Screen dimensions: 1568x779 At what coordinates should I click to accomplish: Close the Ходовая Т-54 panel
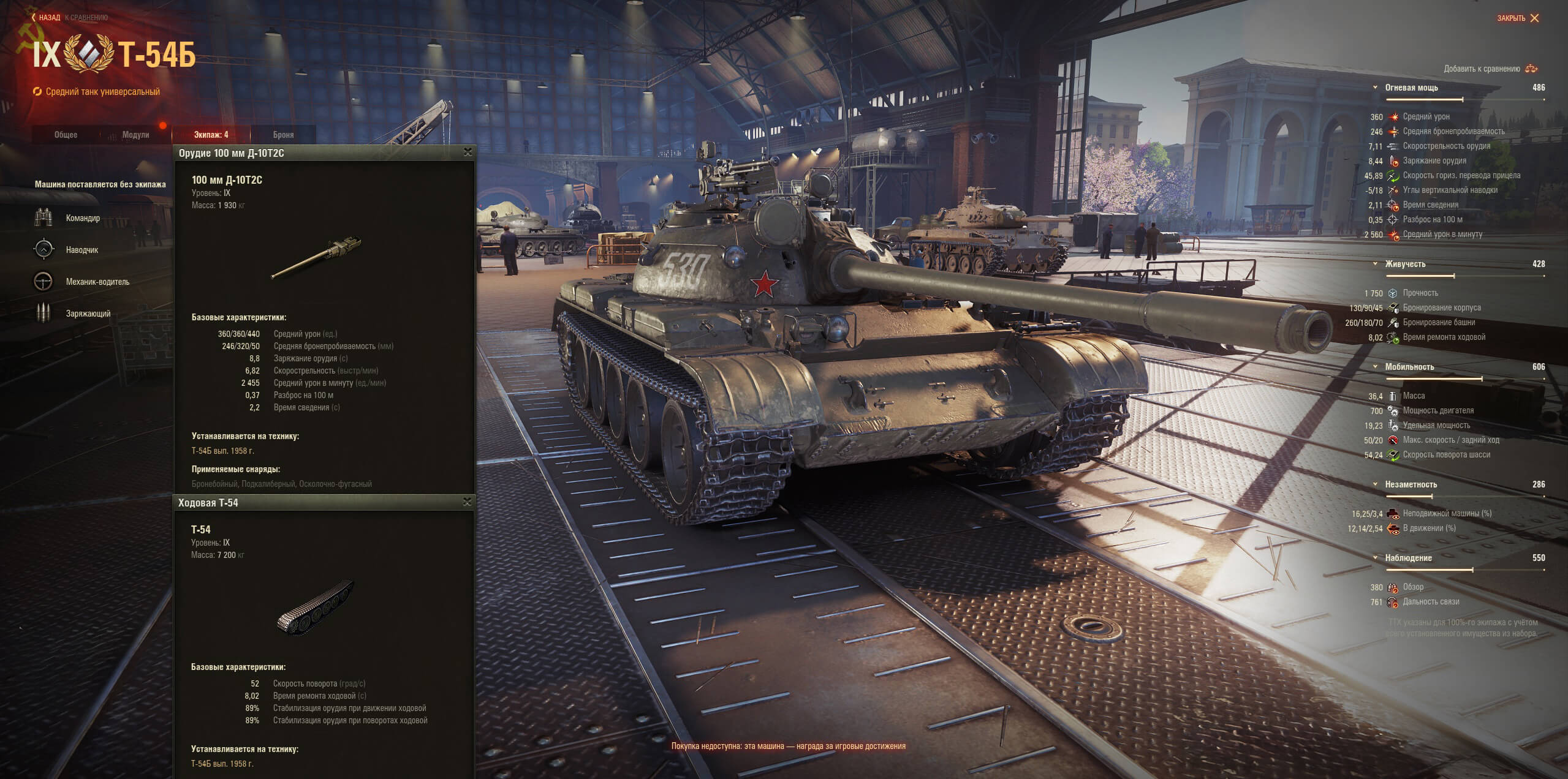point(468,502)
